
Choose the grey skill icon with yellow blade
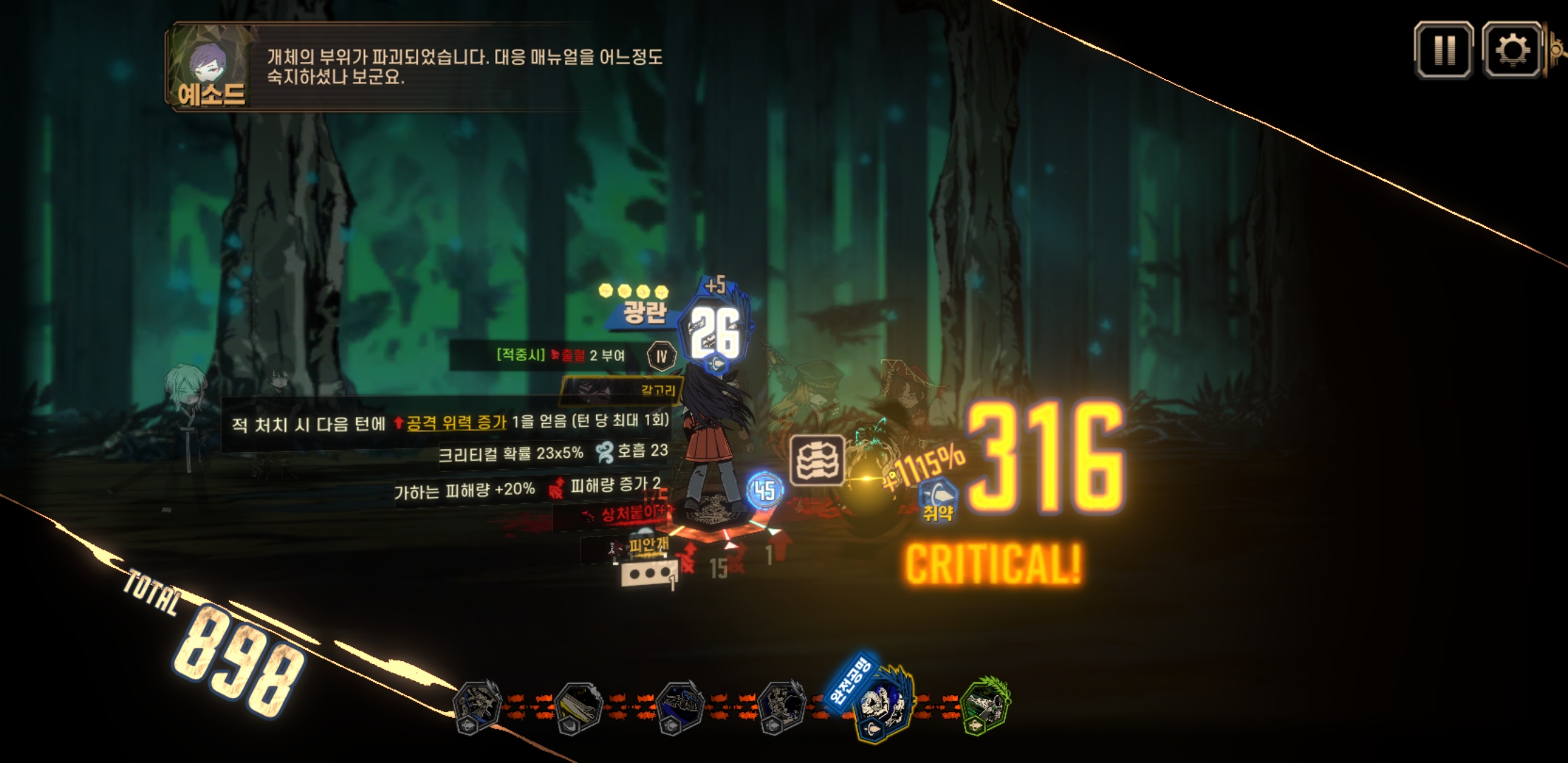tap(579, 706)
